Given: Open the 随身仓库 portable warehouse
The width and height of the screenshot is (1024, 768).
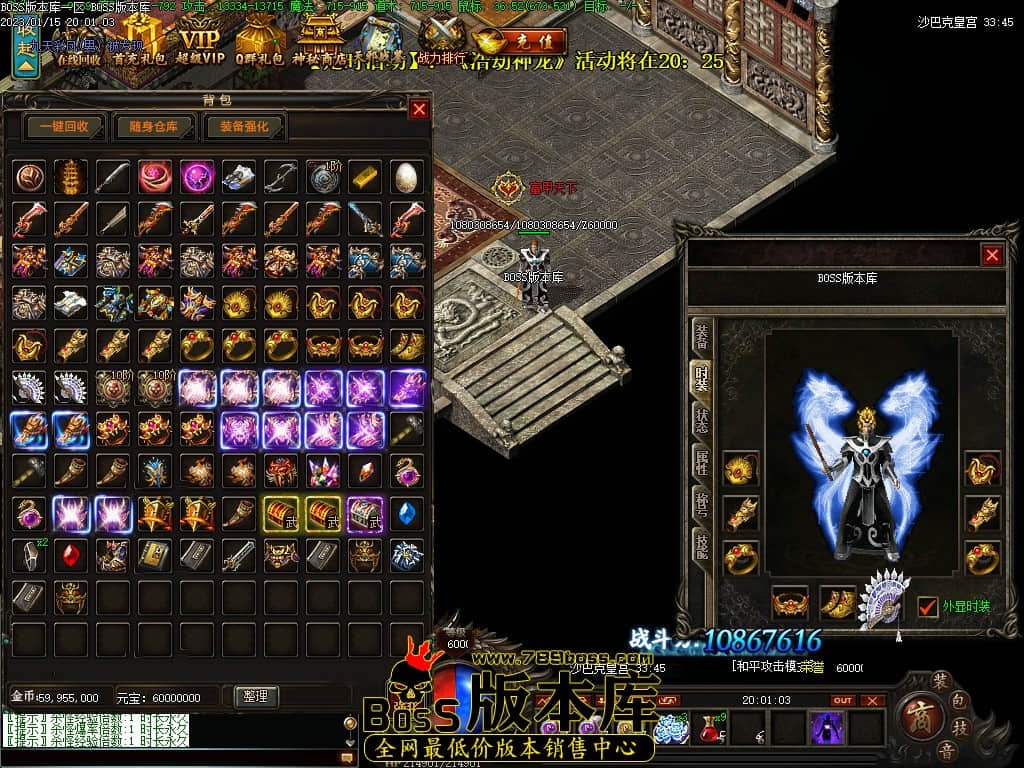Looking at the screenshot, I should tap(153, 127).
